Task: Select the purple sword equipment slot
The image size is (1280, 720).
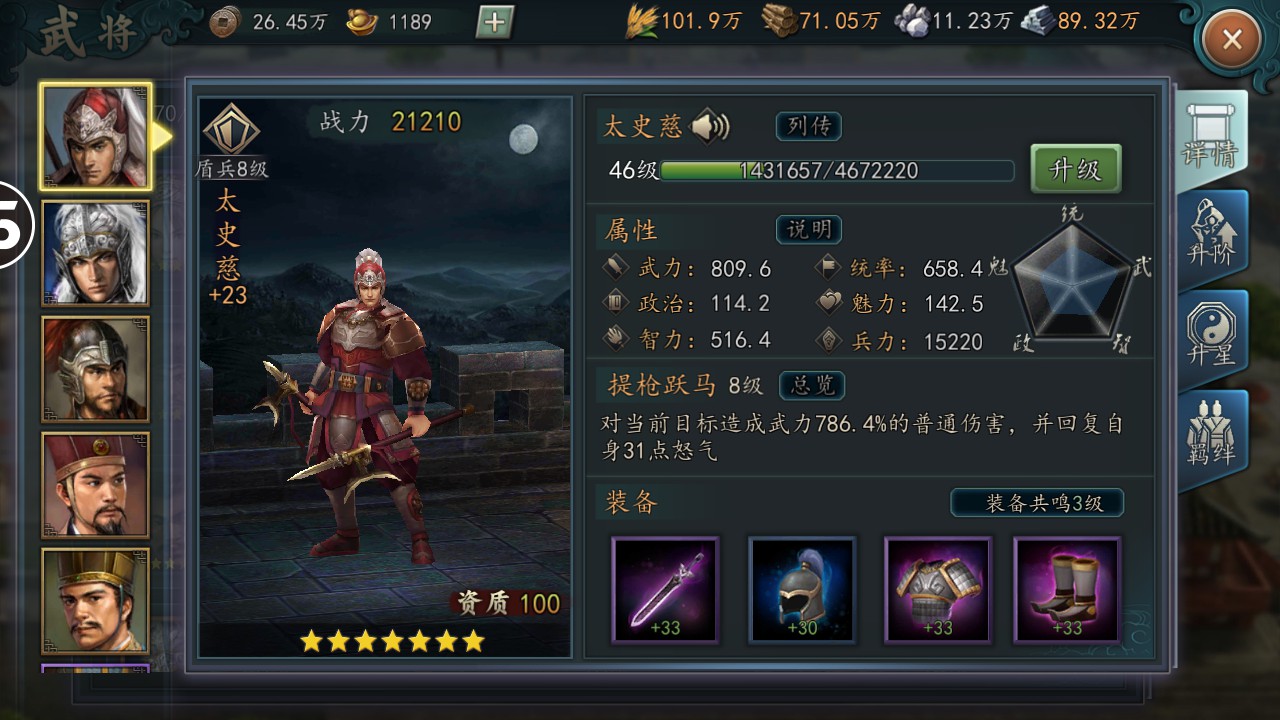Action: tap(665, 590)
